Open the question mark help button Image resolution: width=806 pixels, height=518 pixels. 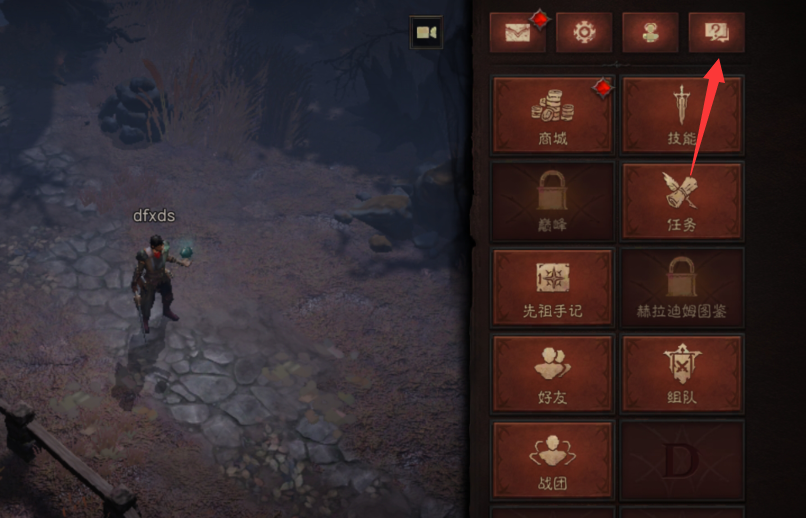(x=716, y=33)
